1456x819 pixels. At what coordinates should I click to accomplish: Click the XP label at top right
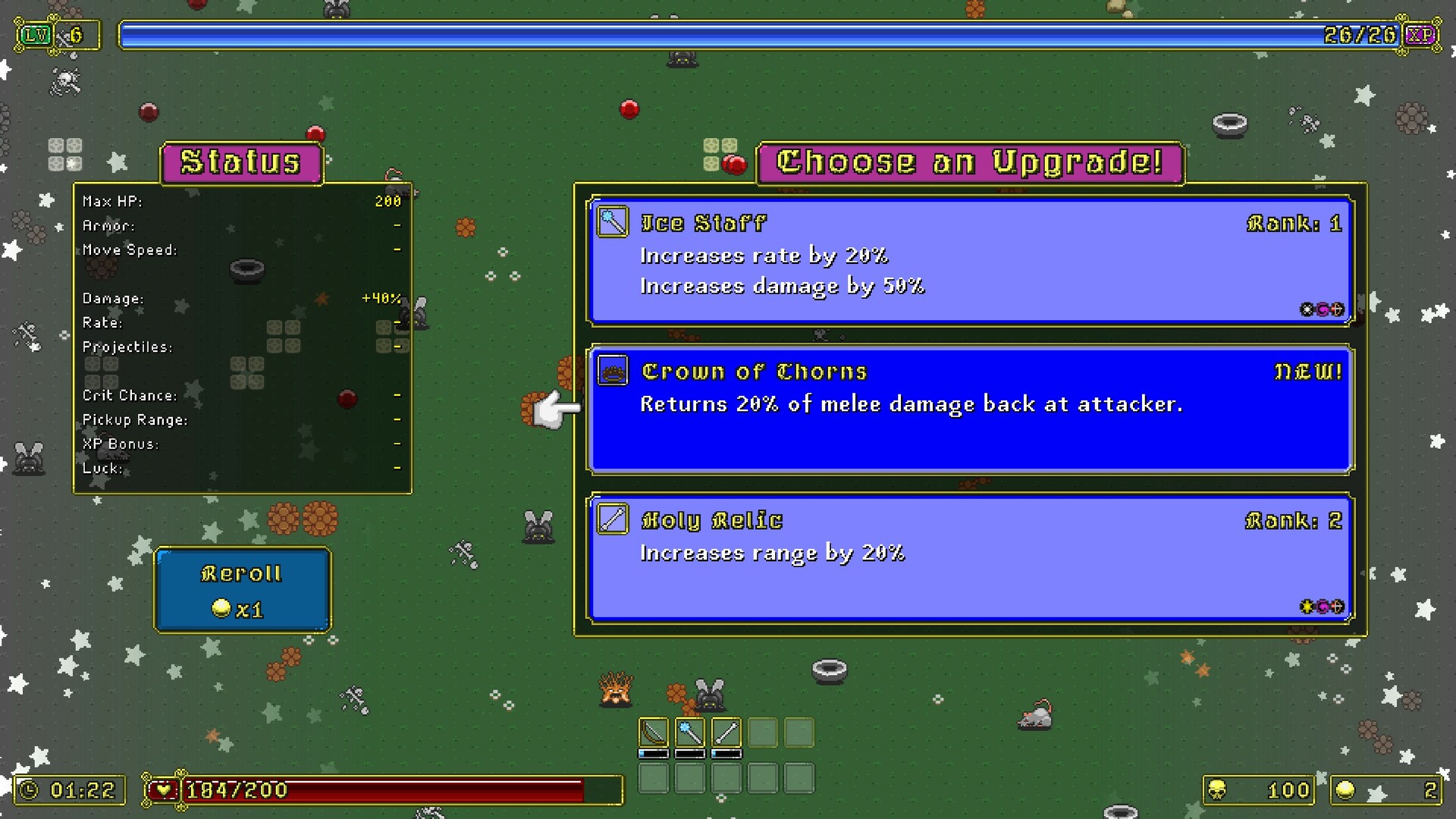(x=1421, y=34)
